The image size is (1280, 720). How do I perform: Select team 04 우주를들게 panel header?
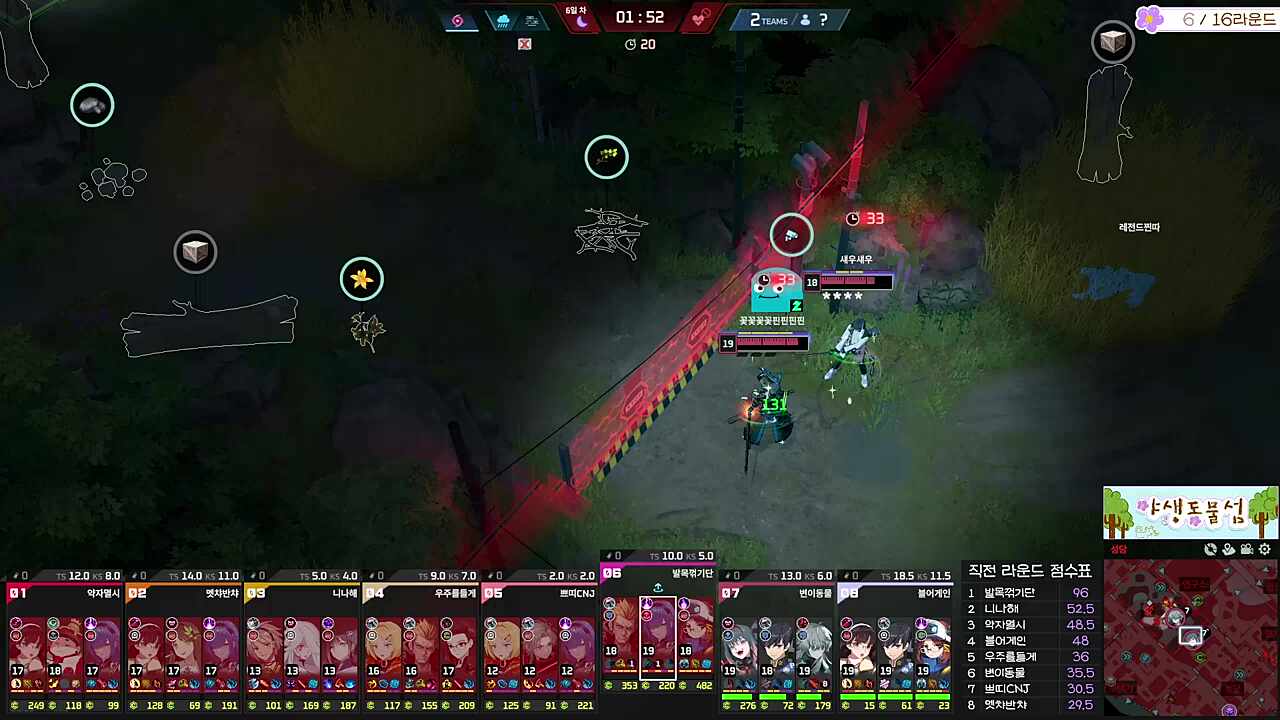(420, 593)
